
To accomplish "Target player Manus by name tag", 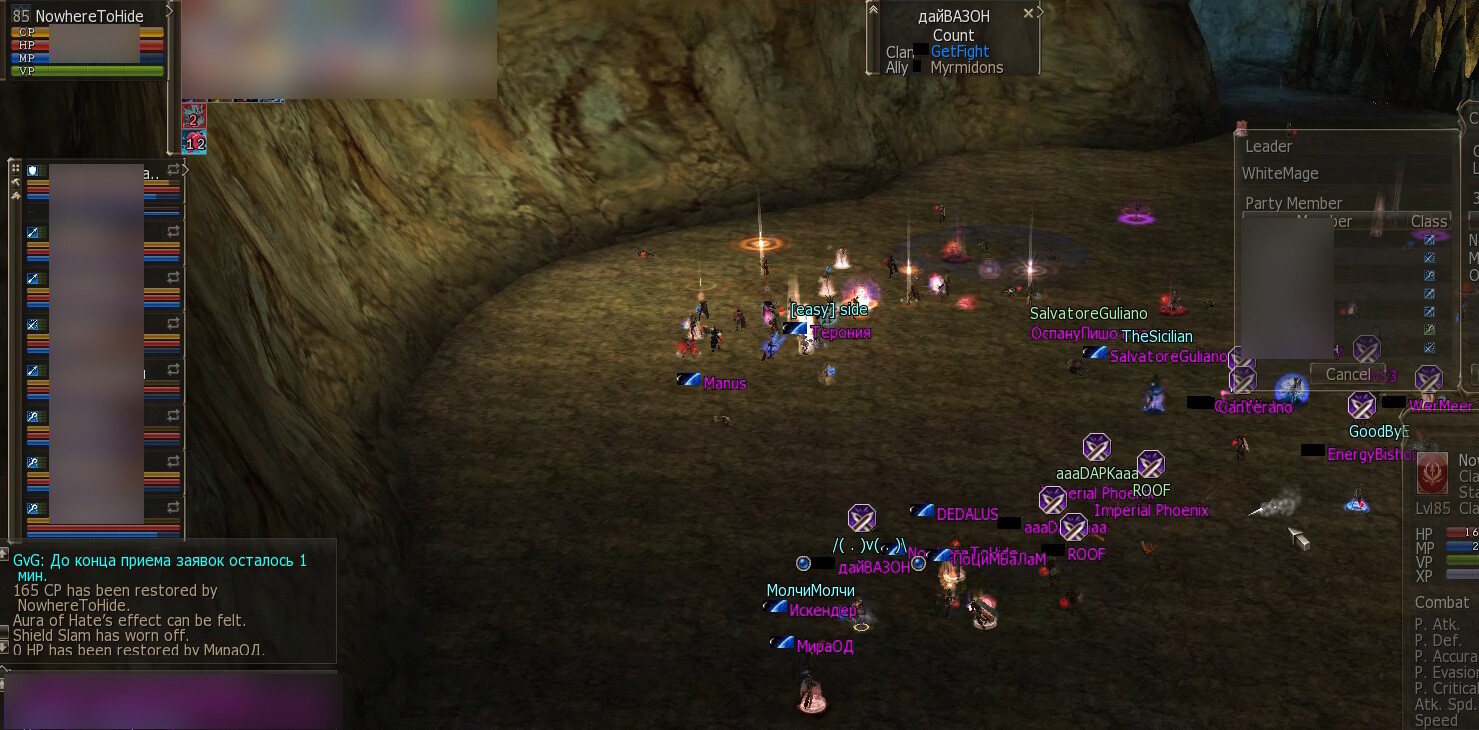I will pyautogui.click(x=724, y=383).
